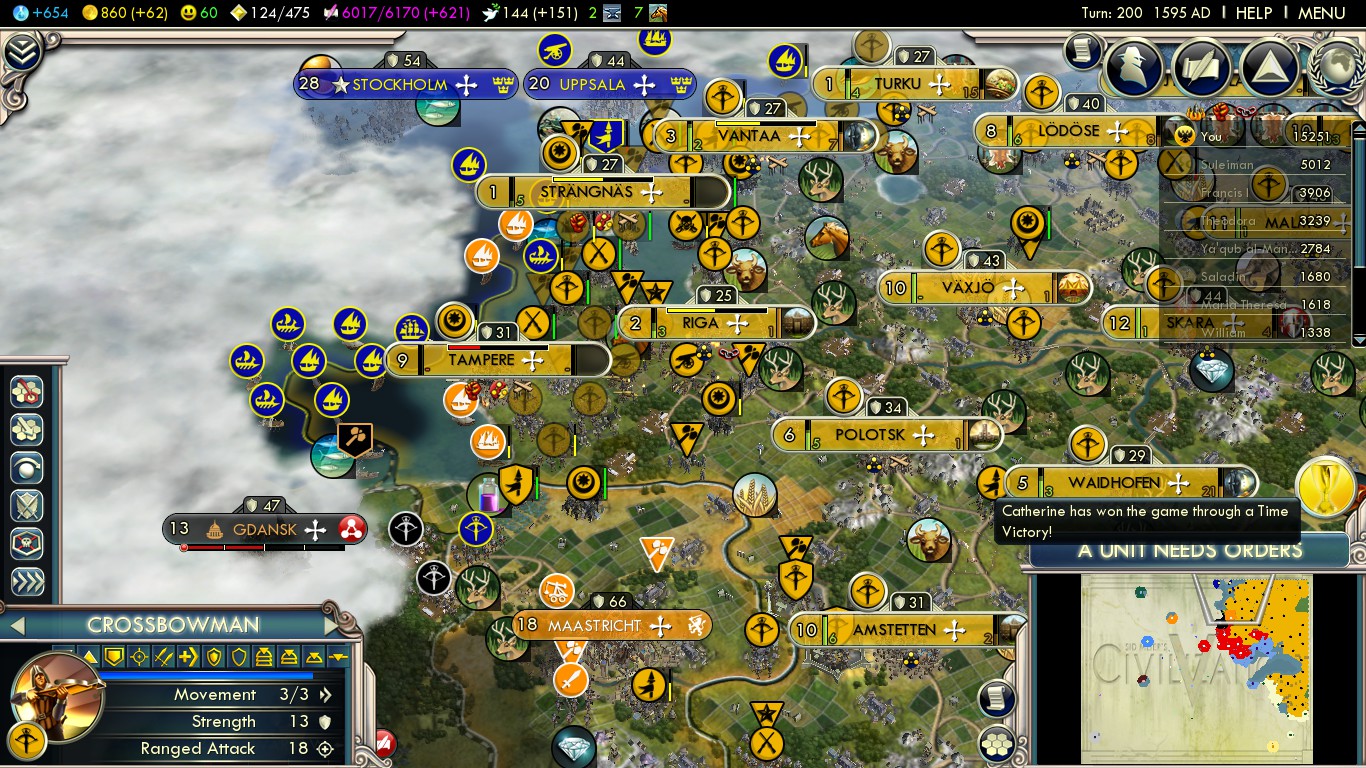The height and width of the screenshot is (768, 1366).
Task: Click the 'A Unit Needs Orders' banner
Action: click(x=1189, y=550)
